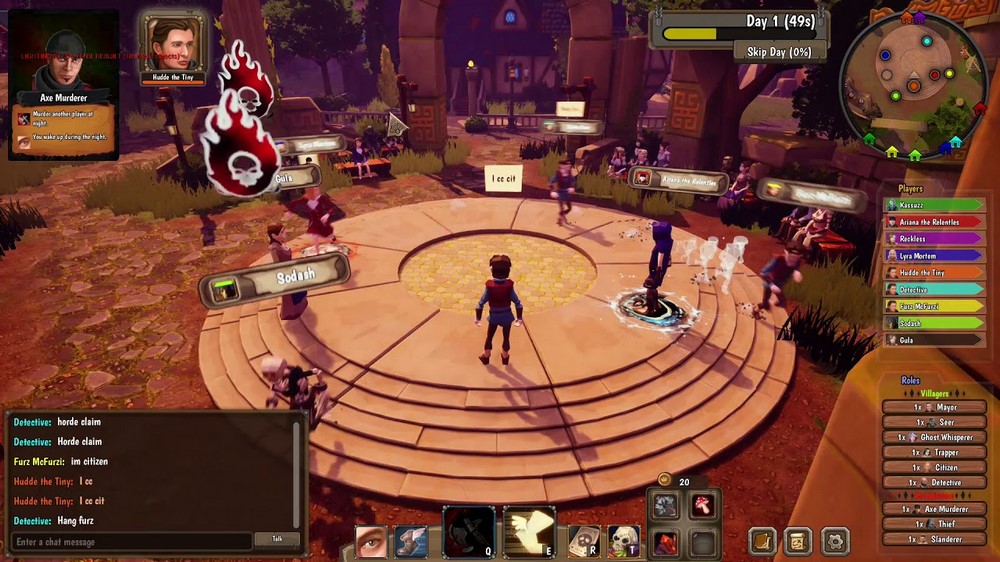Activate the pointing hand vote ability
The image size is (1000, 562).
click(x=530, y=531)
